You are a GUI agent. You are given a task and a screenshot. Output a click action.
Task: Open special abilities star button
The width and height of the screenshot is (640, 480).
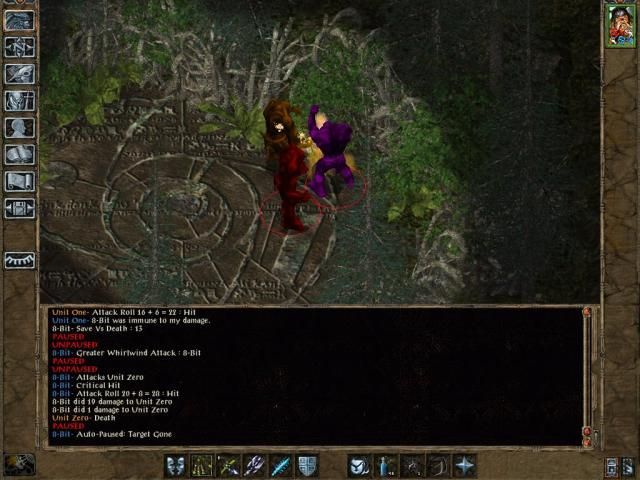(464, 465)
